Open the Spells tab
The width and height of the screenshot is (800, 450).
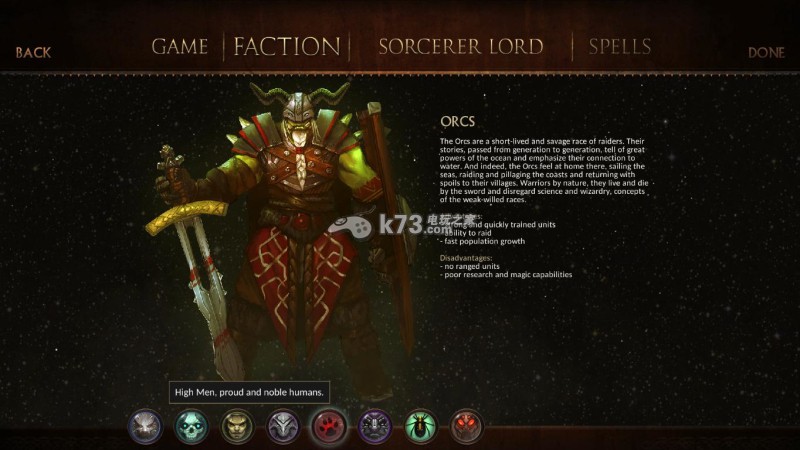click(620, 47)
